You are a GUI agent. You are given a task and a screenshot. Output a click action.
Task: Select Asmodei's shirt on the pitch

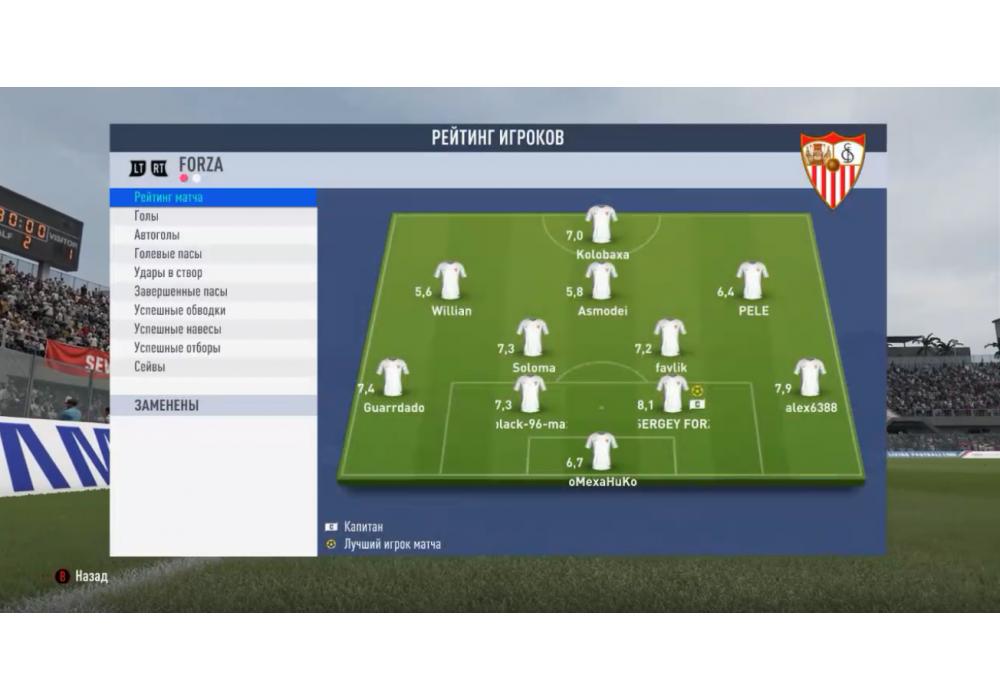click(602, 281)
